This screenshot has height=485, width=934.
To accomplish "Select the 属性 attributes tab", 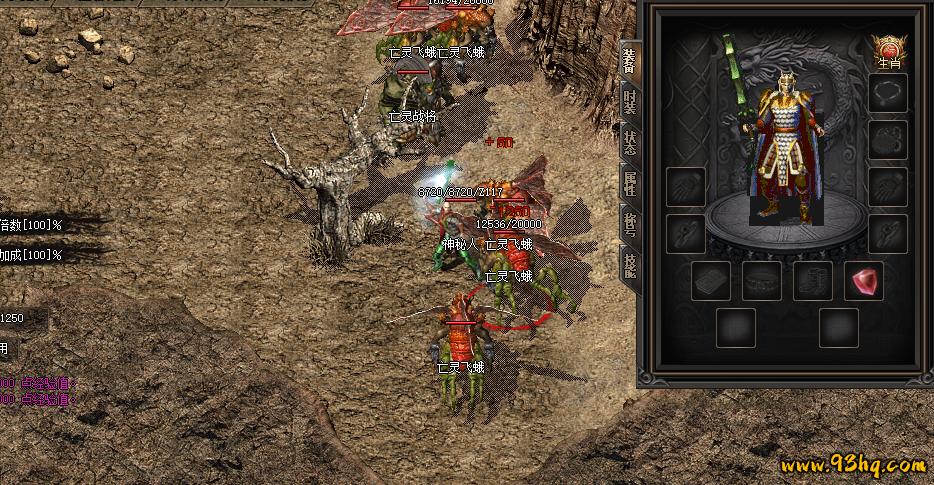I will (629, 184).
